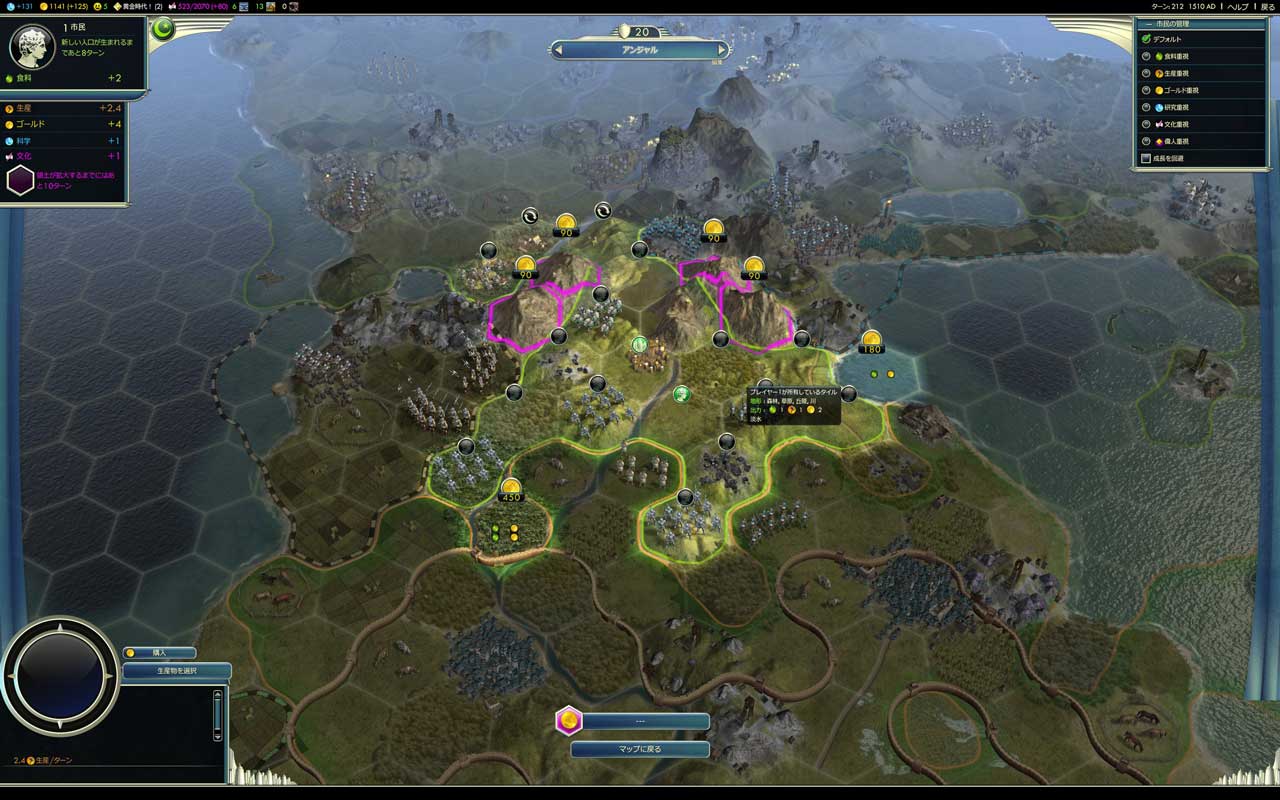Screen dimensions: 1280x800
Task: Select the デフォルト citizen focus
Action: 1147,39
